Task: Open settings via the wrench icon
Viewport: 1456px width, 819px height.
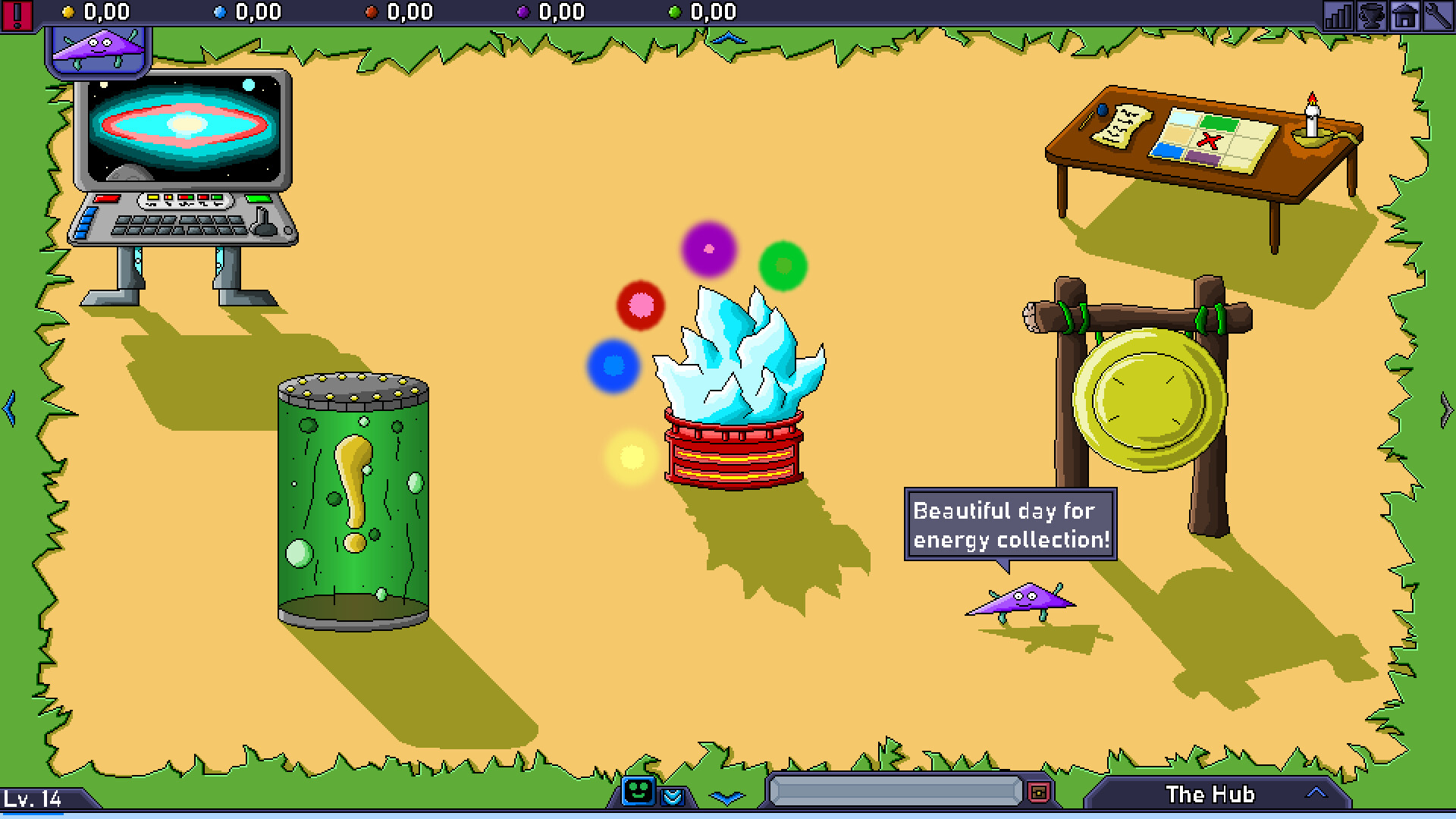Action: [x=1439, y=14]
